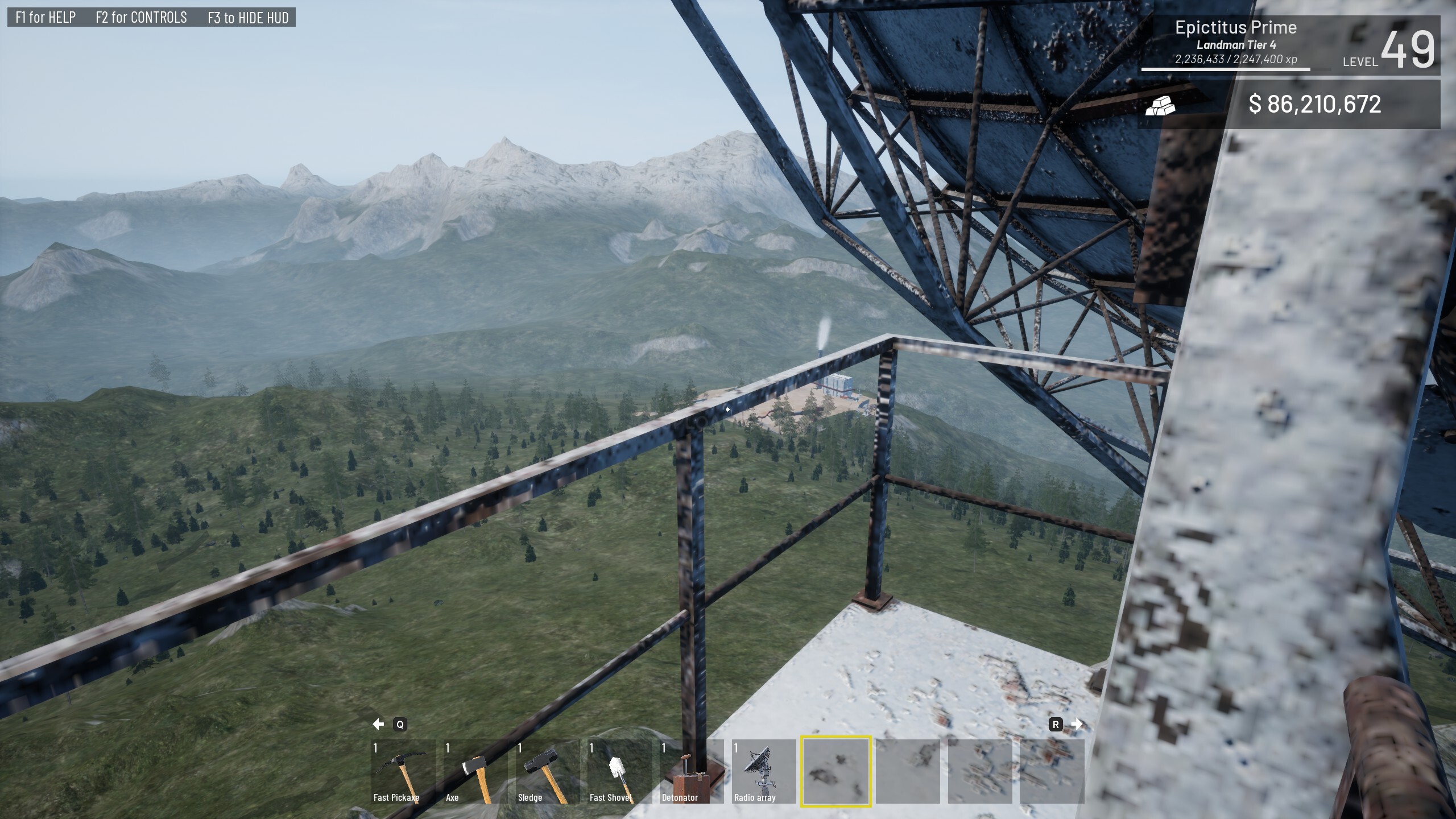The width and height of the screenshot is (1456, 819).
Task: Pick the Fast Shovel slot
Action: pos(619,771)
